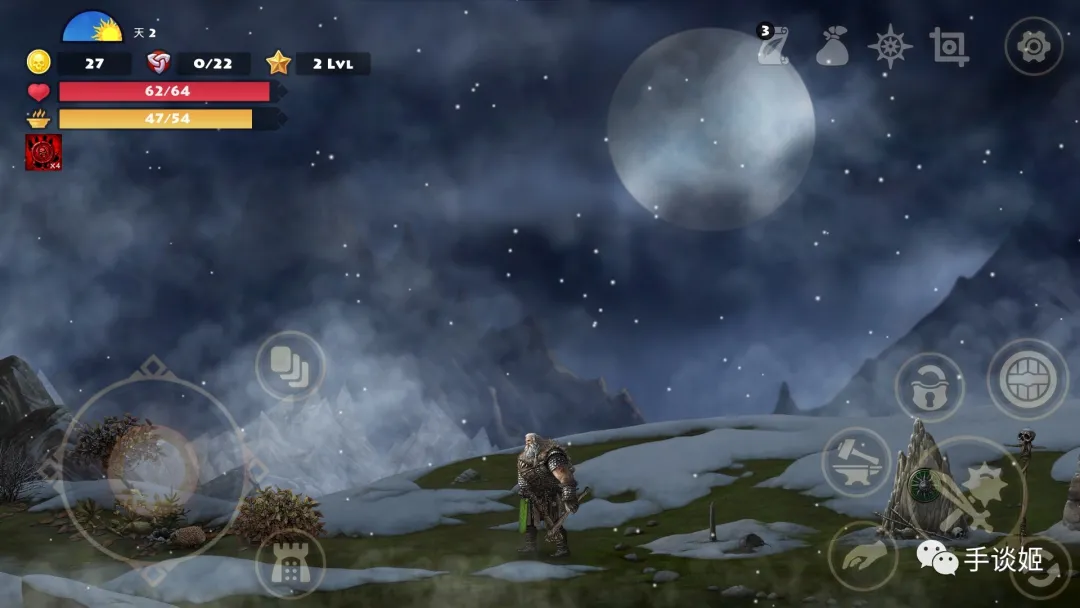The height and width of the screenshot is (608, 1080).
Task: Open the inventory bag
Action: tap(832, 47)
